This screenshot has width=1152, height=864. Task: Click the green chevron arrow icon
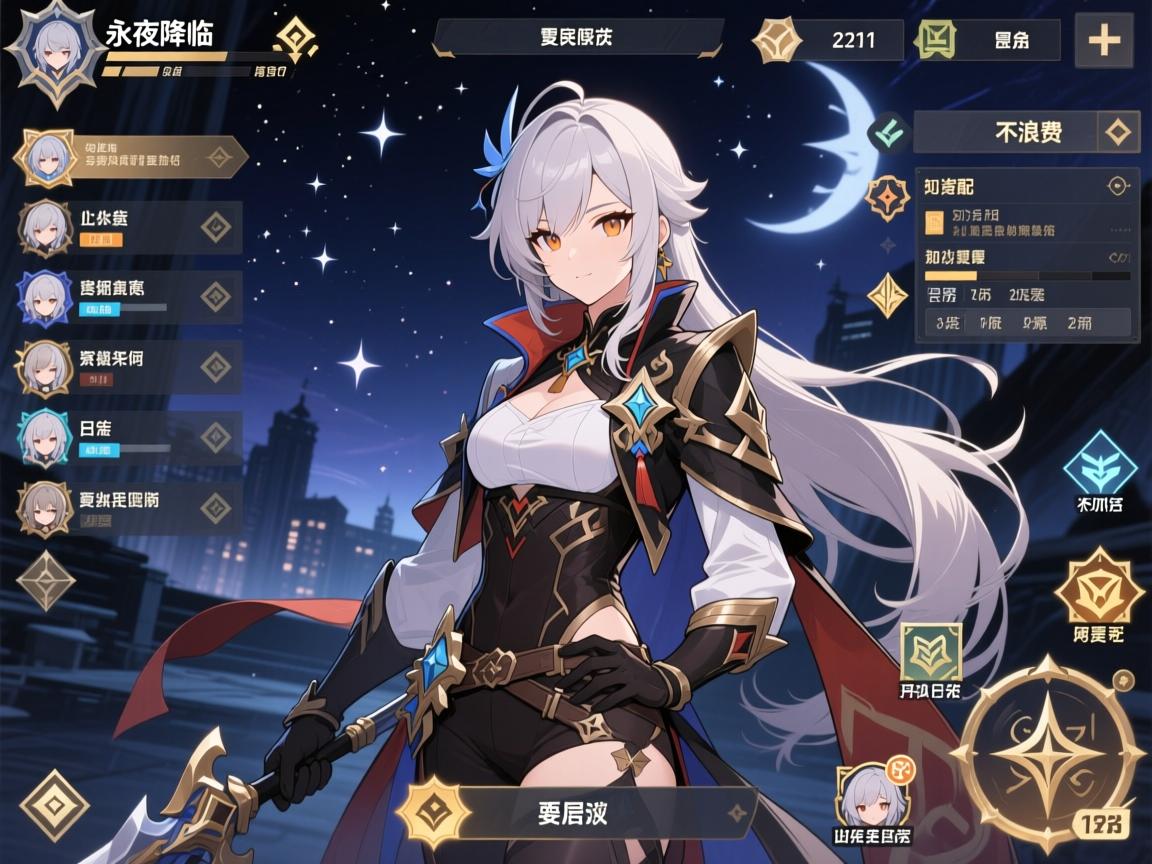point(889,131)
